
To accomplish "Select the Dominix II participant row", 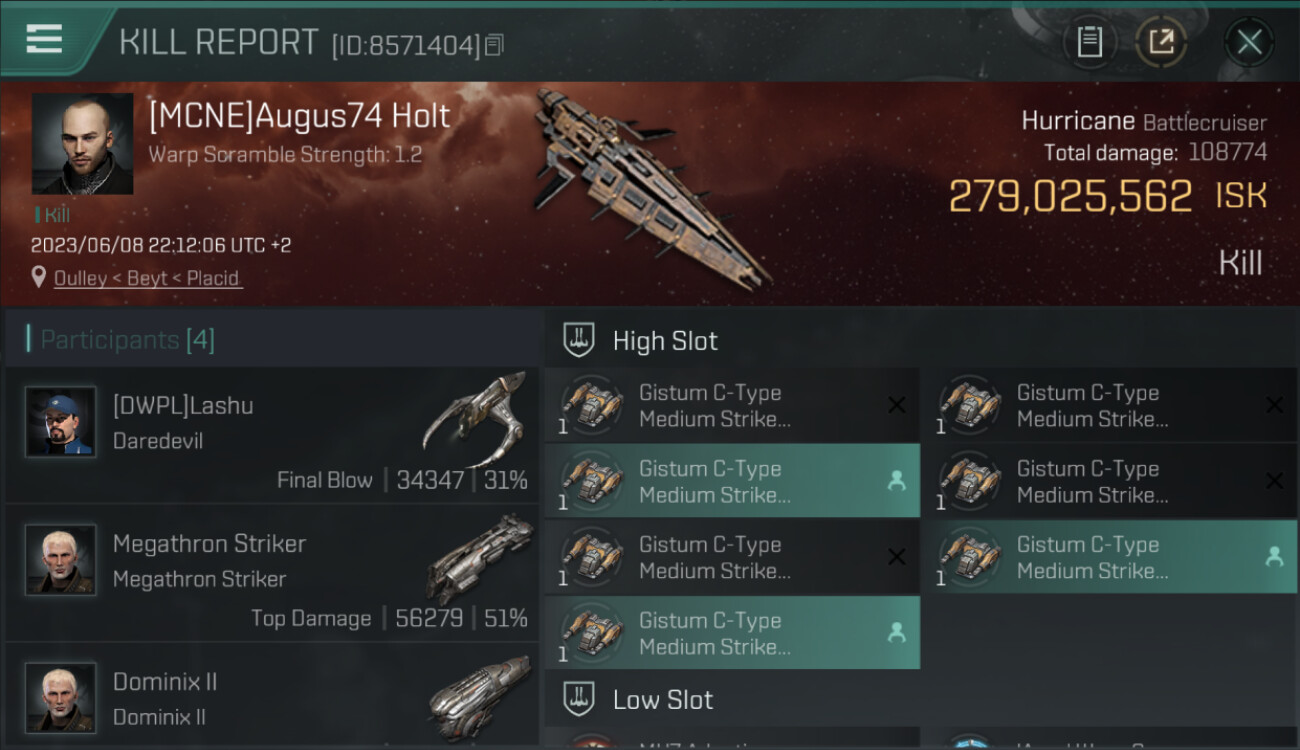I will pos(272,698).
